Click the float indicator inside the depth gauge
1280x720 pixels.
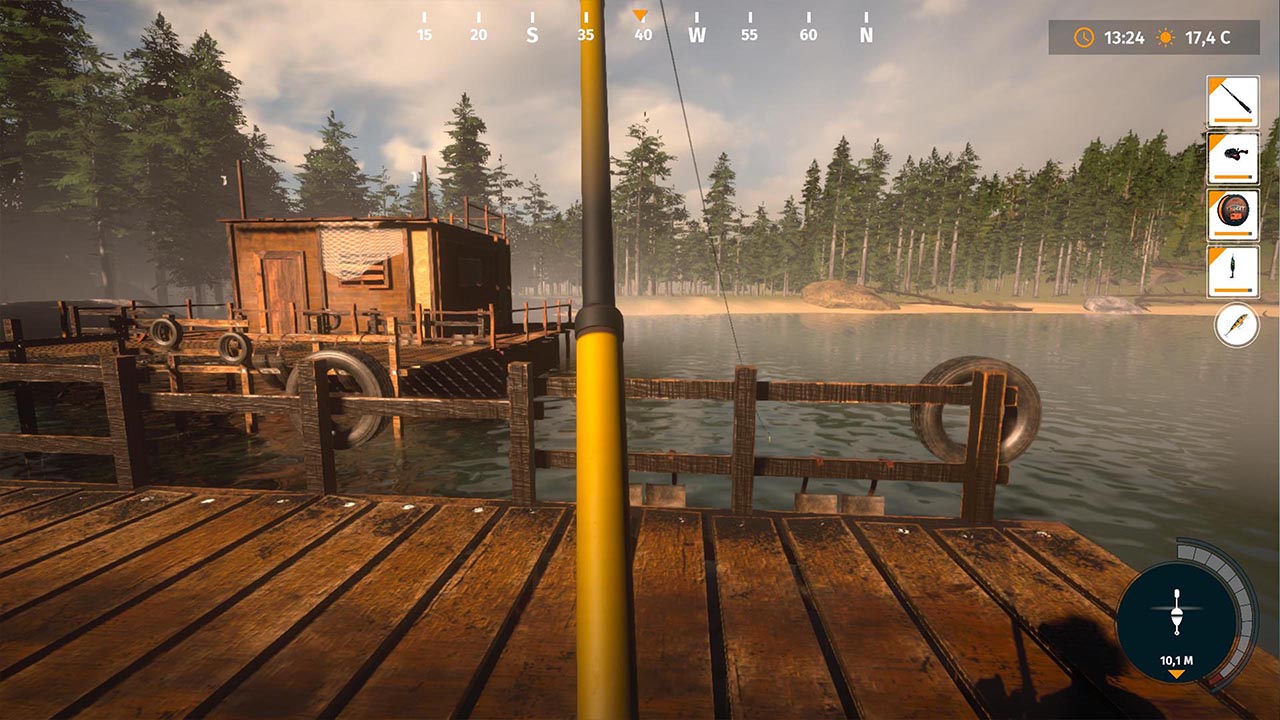coord(1176,610)
